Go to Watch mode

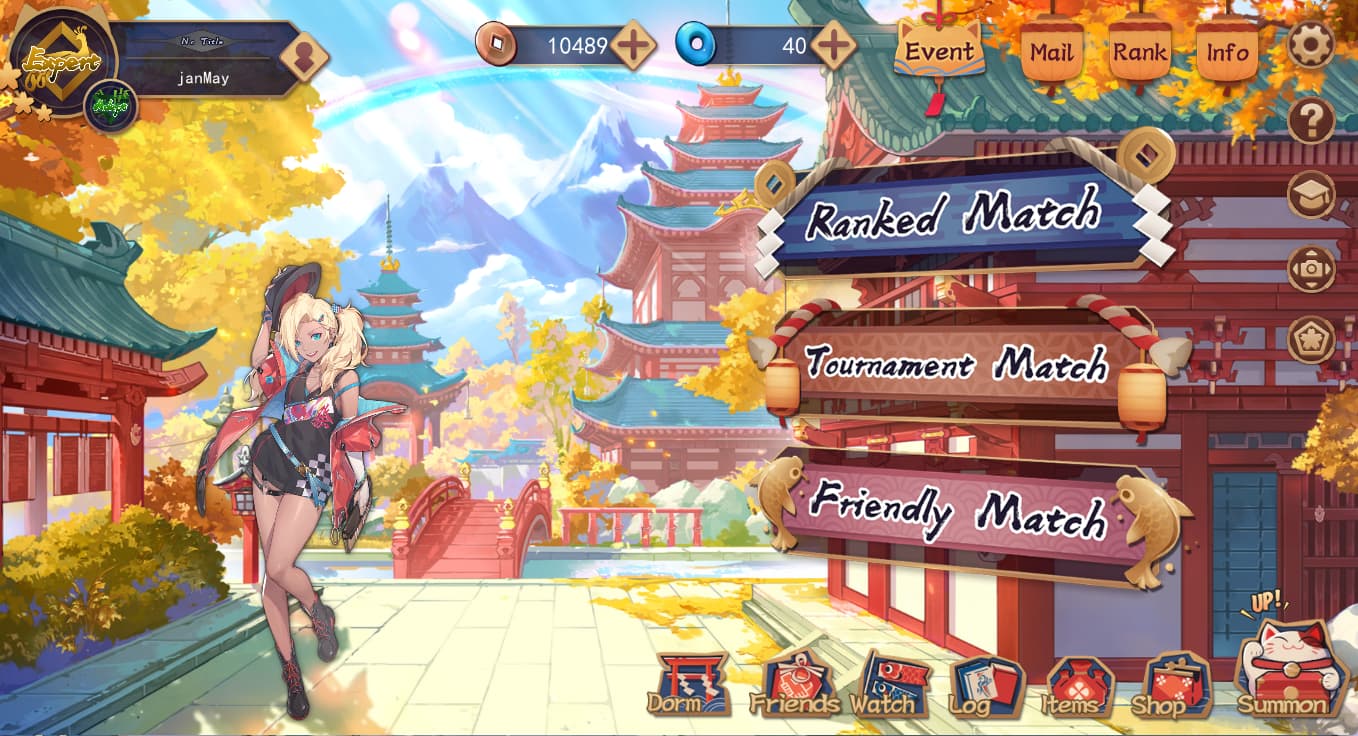[882, 687]
